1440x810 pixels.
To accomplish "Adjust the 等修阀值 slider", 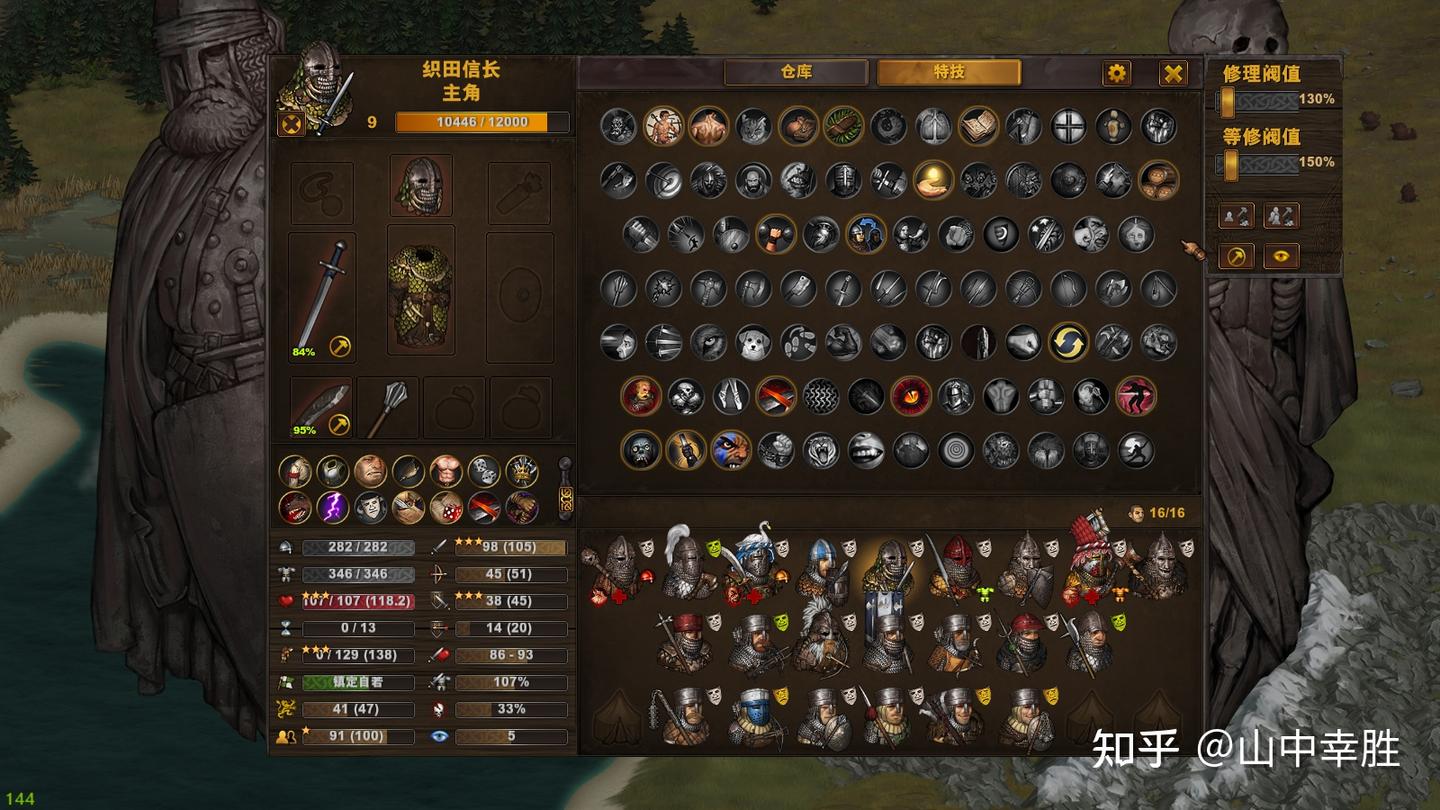I will pos(1231,163).
